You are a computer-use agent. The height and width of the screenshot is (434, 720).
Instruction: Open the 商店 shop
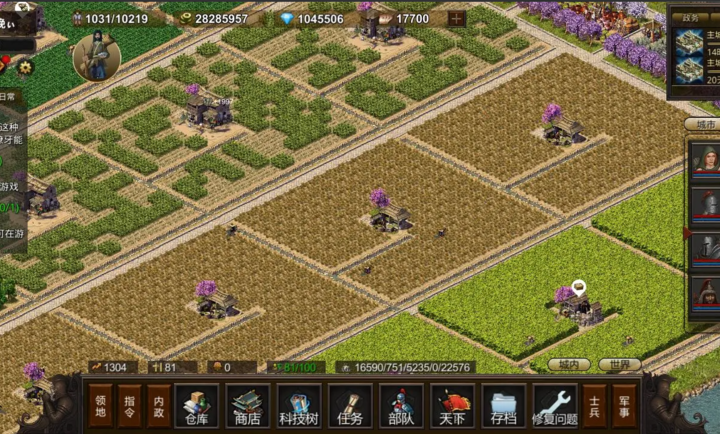[247, 405]
